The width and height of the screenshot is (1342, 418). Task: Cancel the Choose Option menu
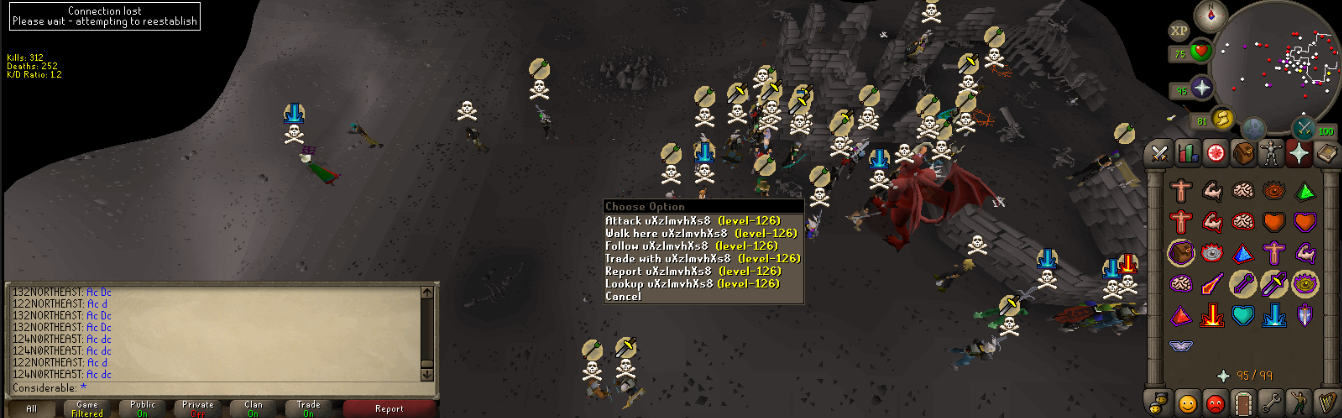coord(624,297)
